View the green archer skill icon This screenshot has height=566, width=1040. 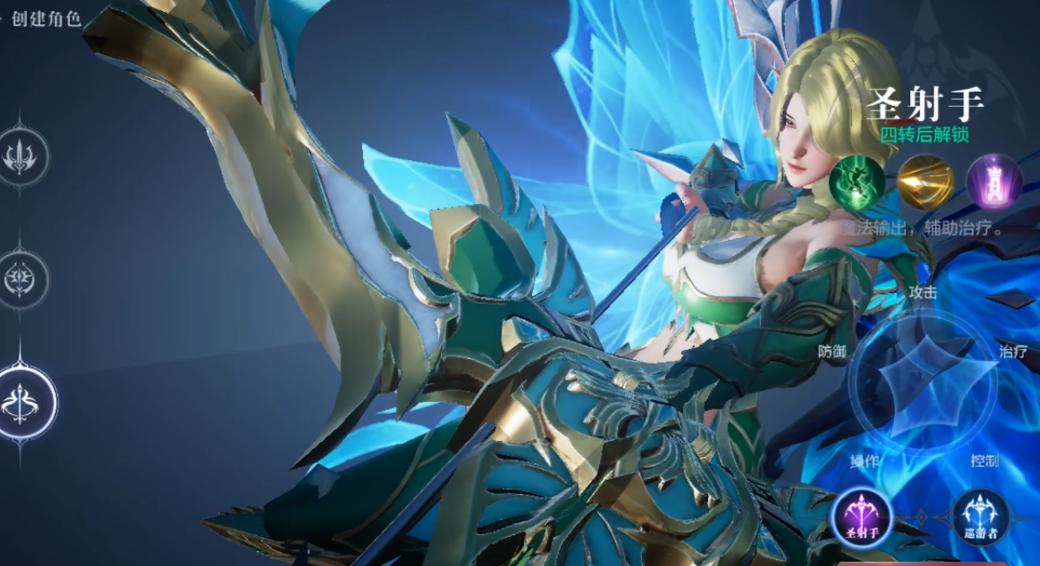(857, 181)
